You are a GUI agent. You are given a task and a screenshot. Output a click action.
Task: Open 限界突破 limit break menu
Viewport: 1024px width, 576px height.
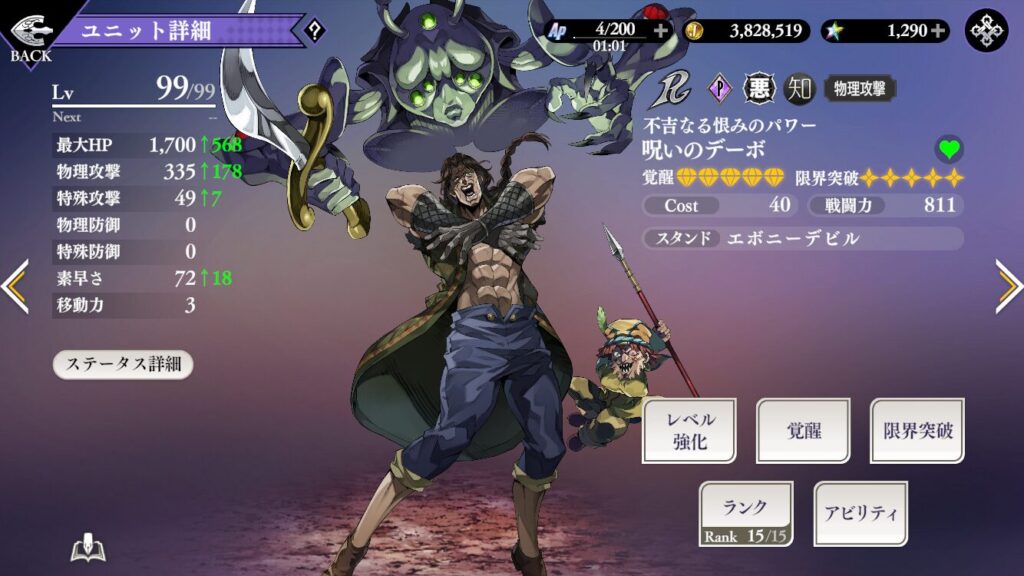coord(917,430)
